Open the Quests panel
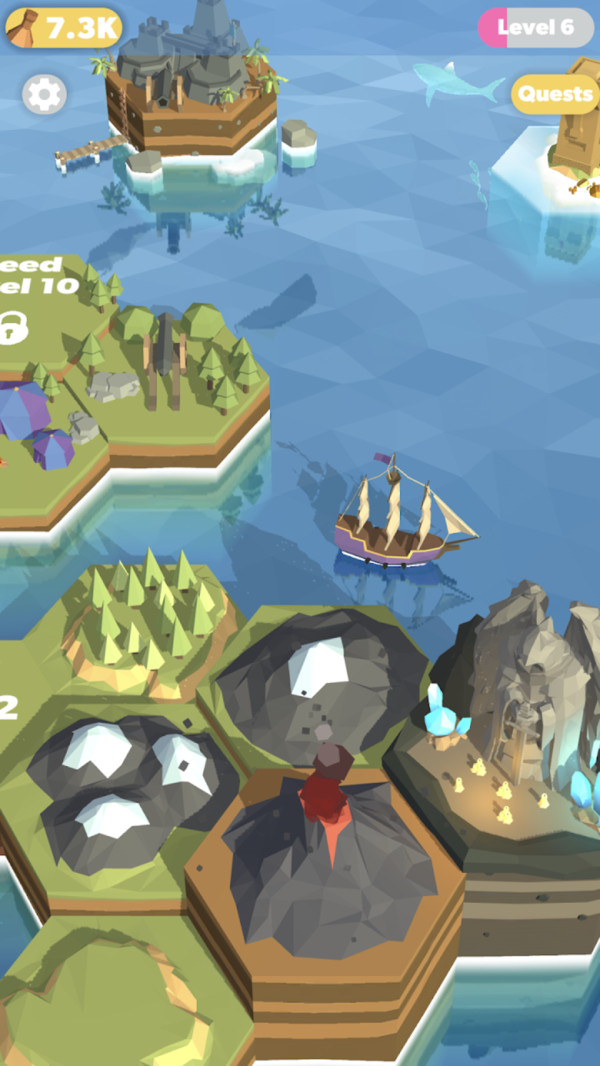 (x=555, y=94)
